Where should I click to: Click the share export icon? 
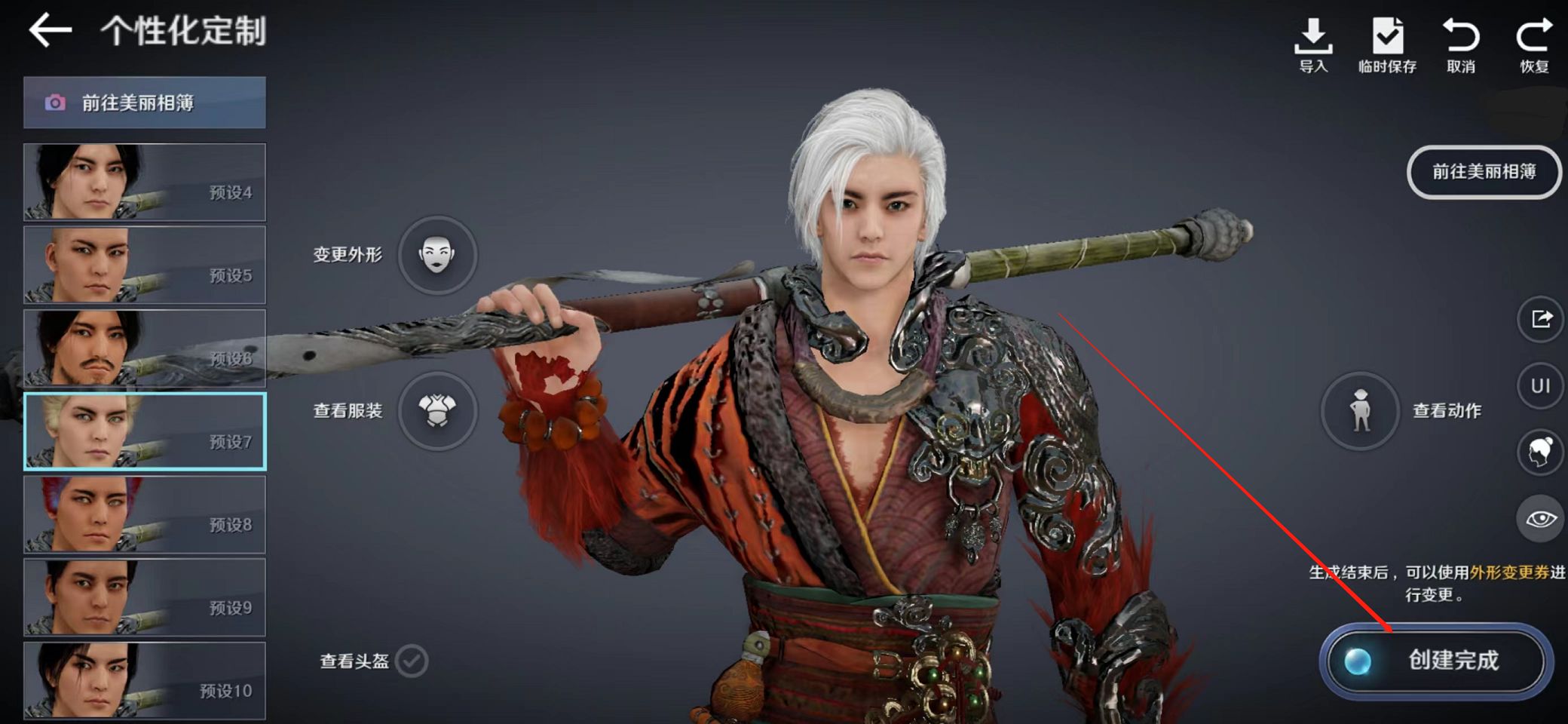click(x=1540, y=319)
